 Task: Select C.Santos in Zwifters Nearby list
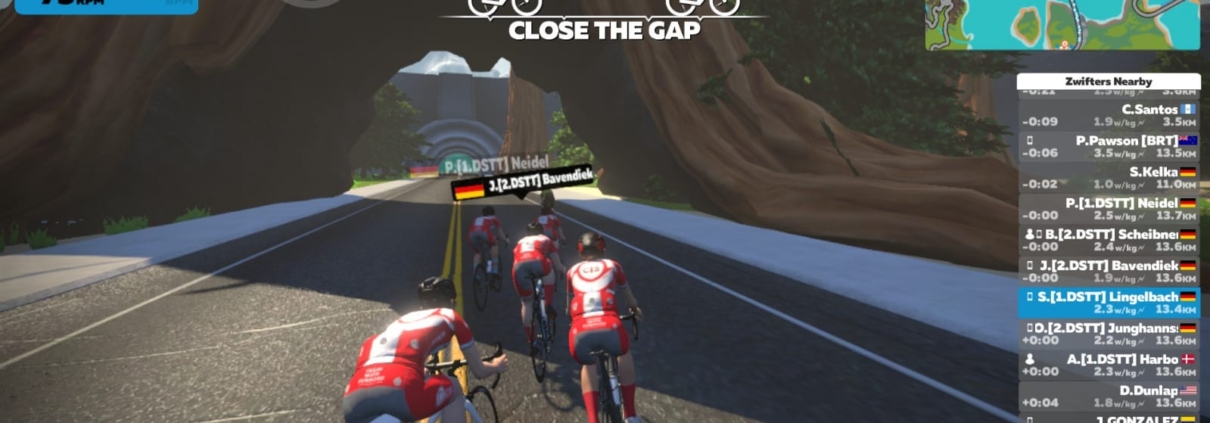(x=1109, y=115)
